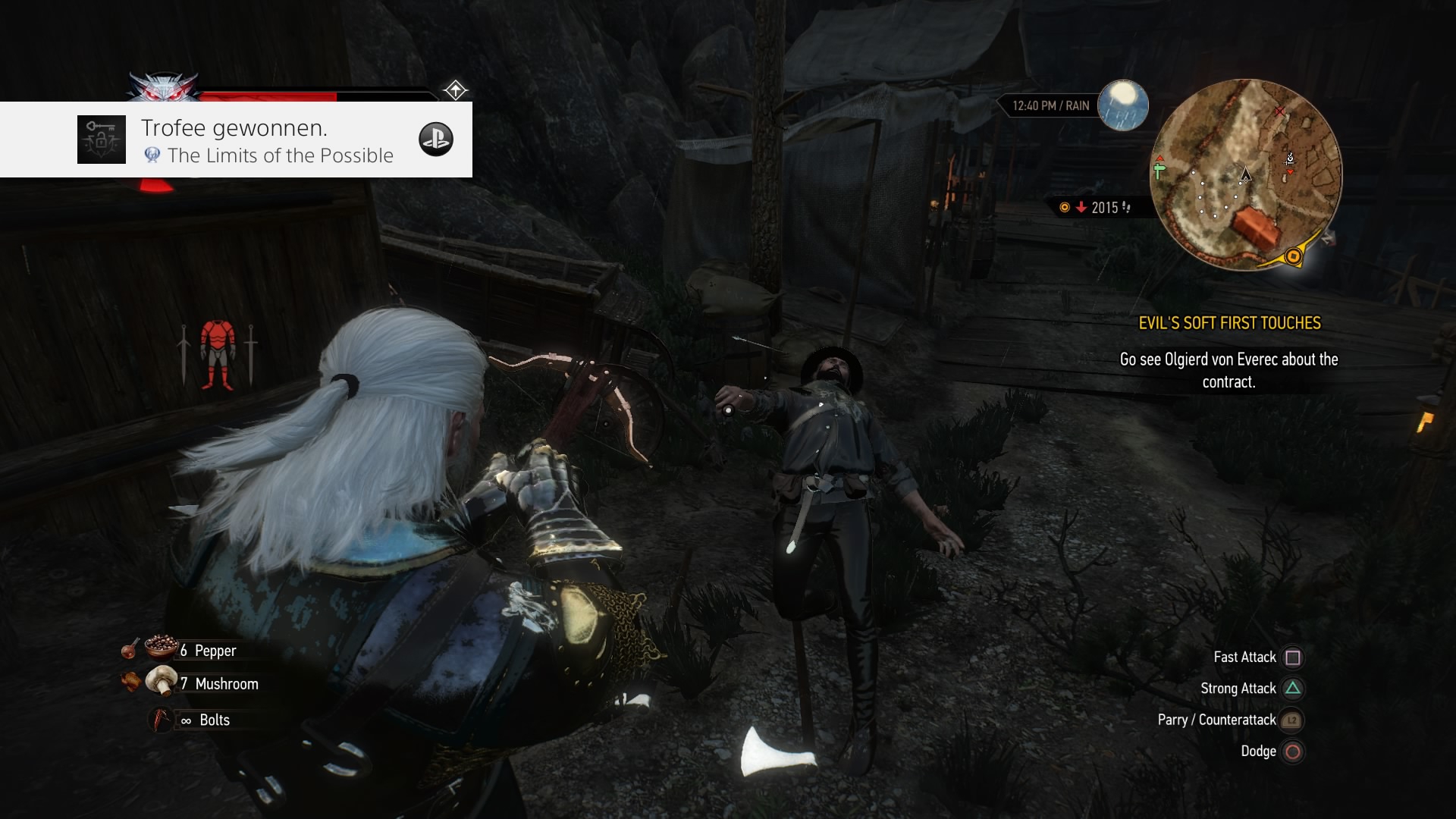Click the PlayStation logo on the trophy popup

pyautogui.click(x=437, y=139)
